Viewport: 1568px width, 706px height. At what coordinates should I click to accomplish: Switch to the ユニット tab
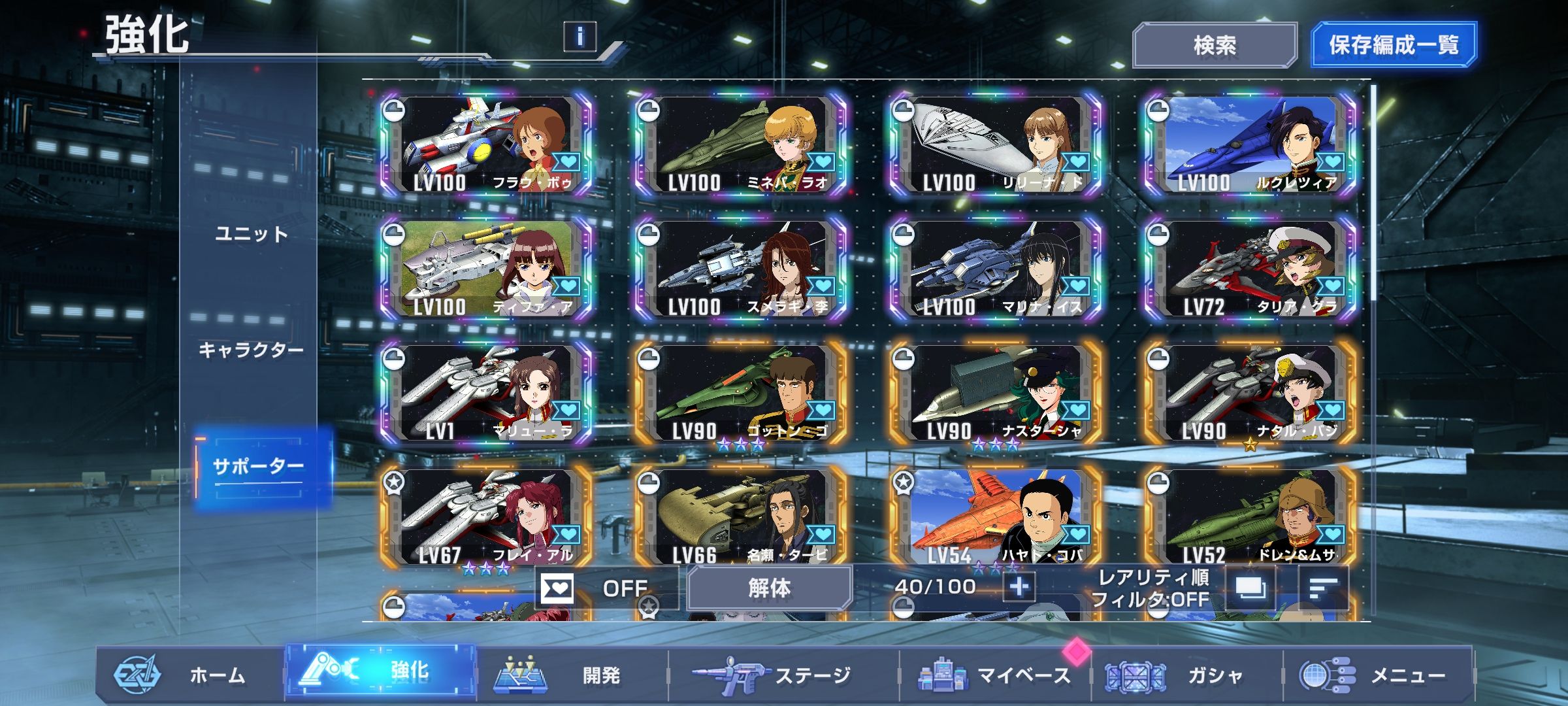(x=252, y=234)
